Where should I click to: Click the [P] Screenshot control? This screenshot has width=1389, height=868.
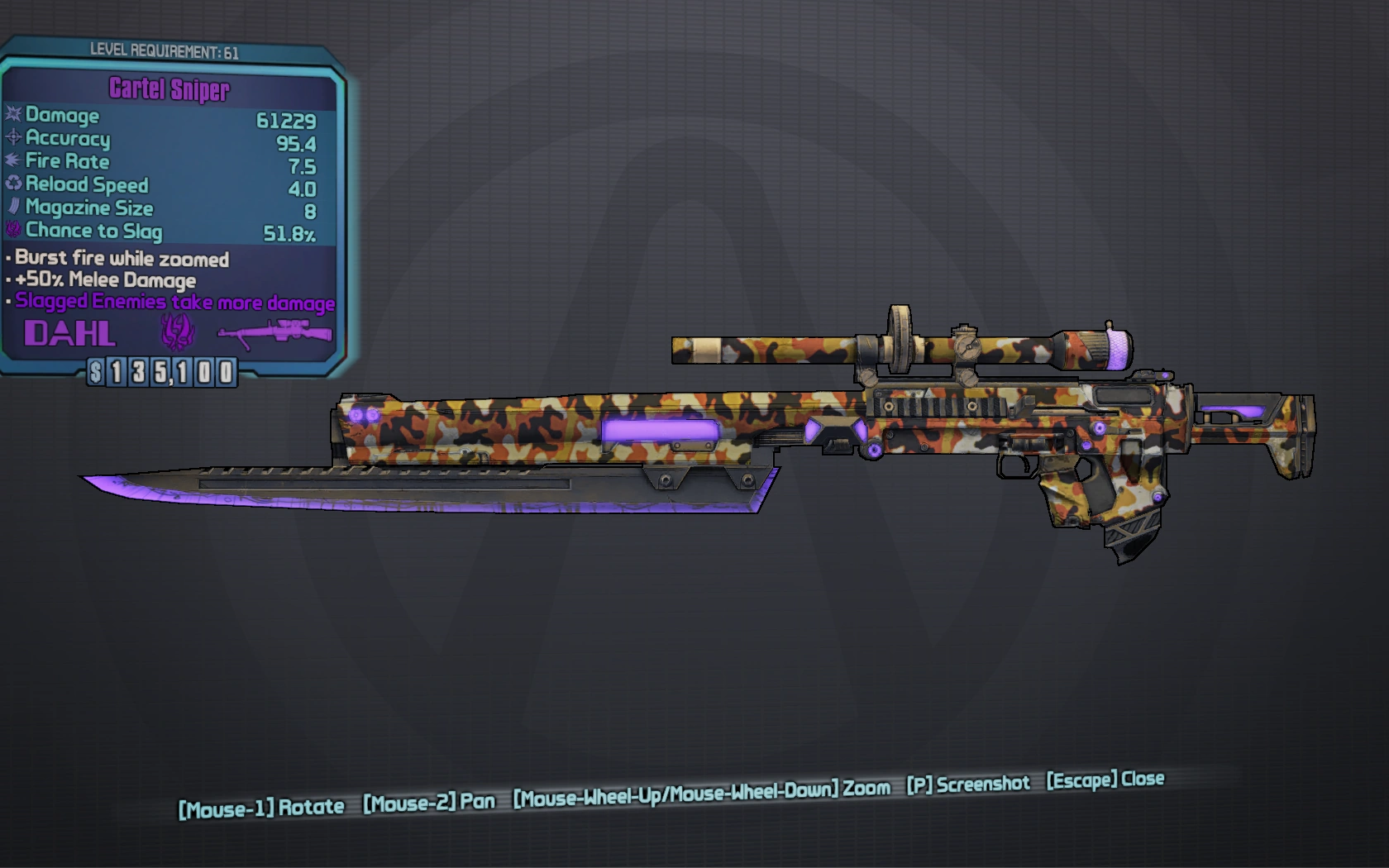click(x=968, y=783)
